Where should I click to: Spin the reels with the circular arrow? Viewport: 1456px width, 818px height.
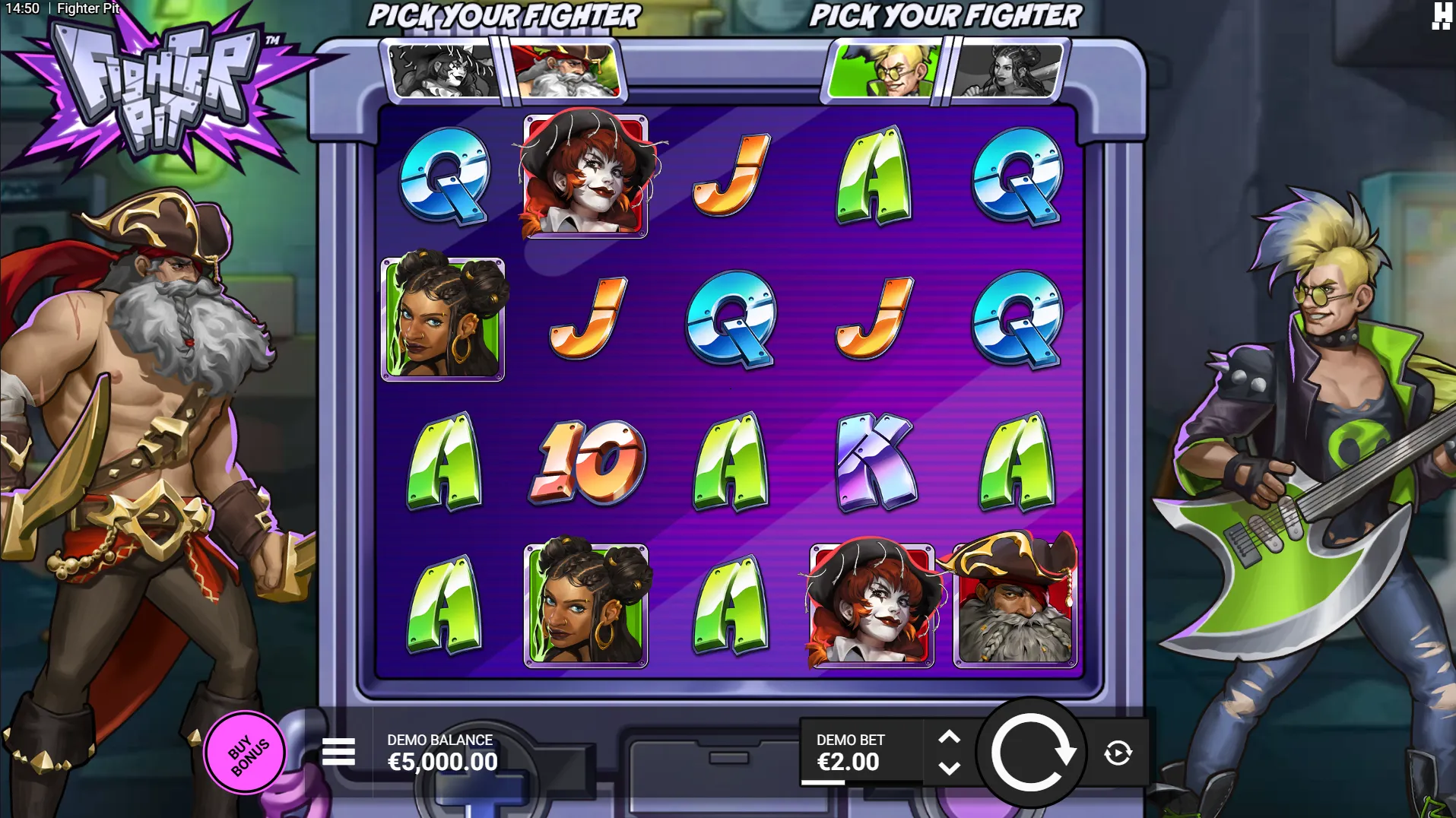pos(1032,753)
